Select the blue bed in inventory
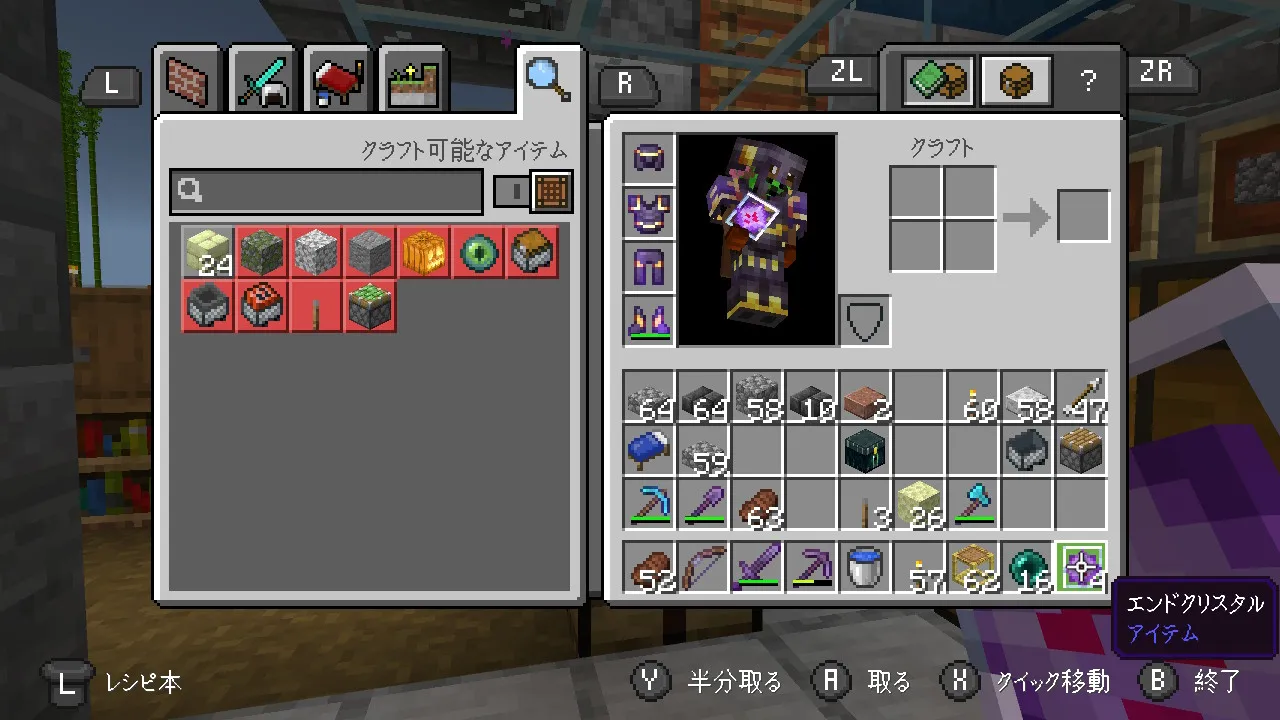This screenshot has width=1280, height=720. pos(648,449)
